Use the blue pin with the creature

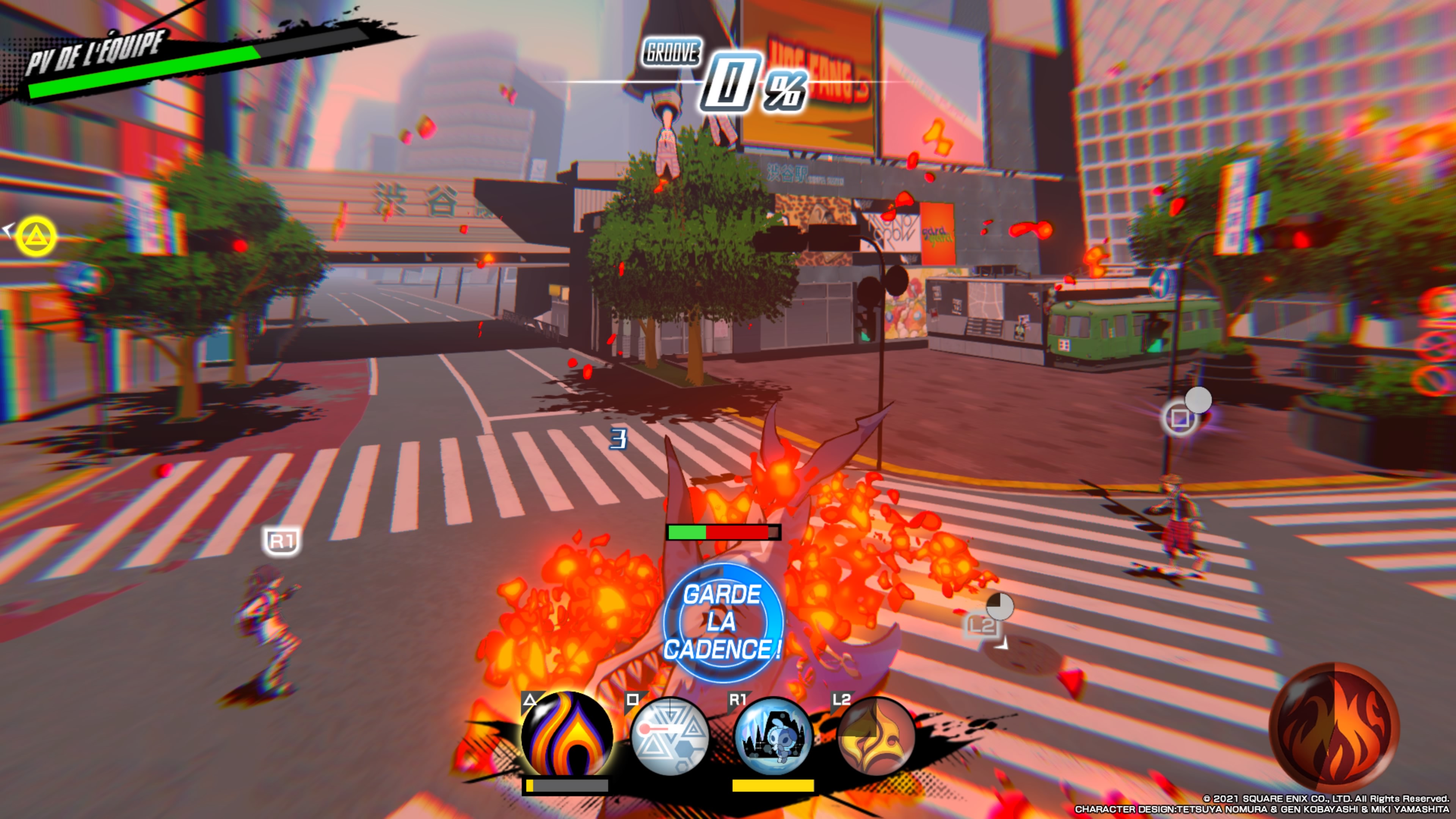(x=773, y=736)
